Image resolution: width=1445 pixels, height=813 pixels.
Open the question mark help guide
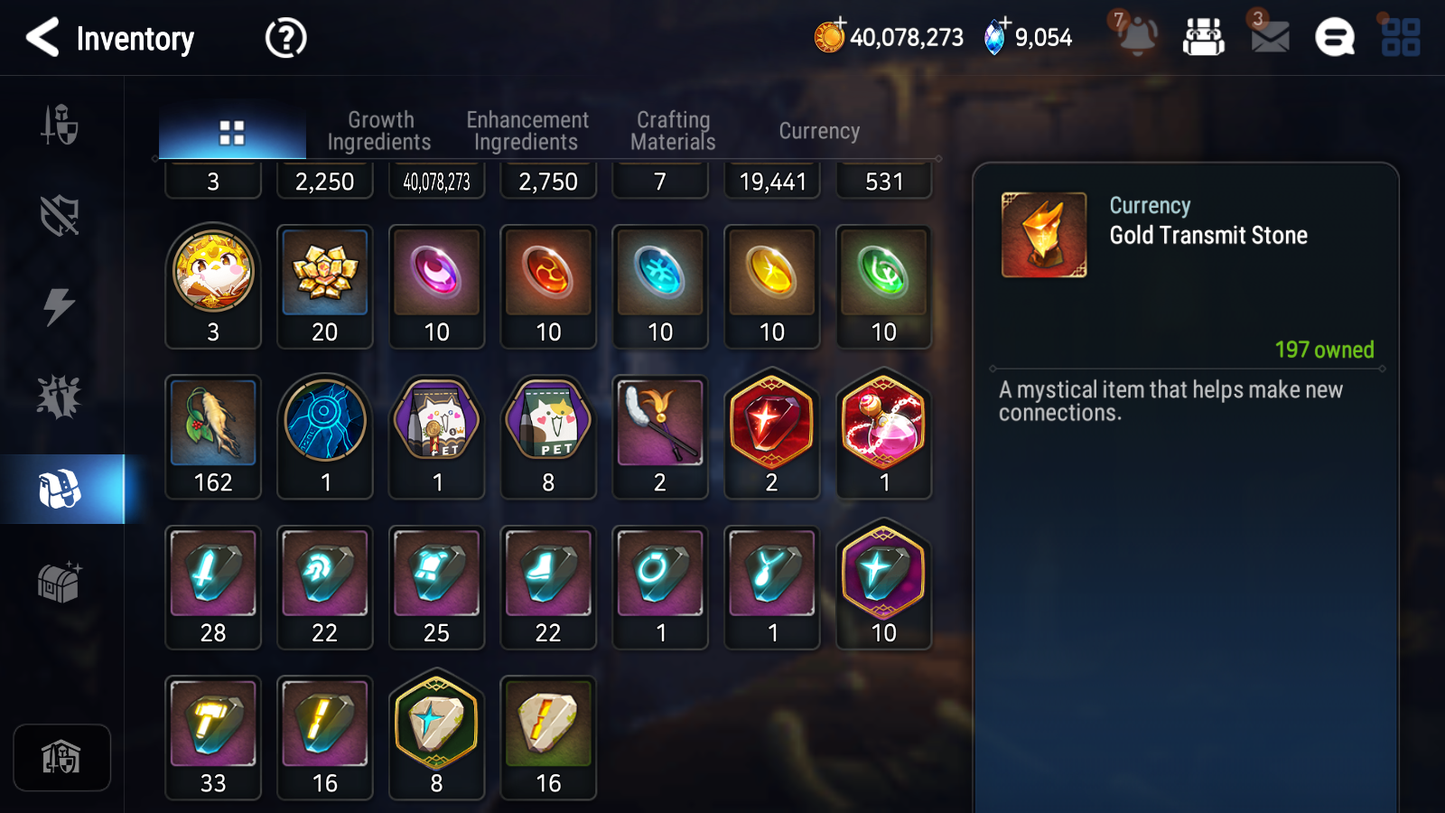pos(285,38)
